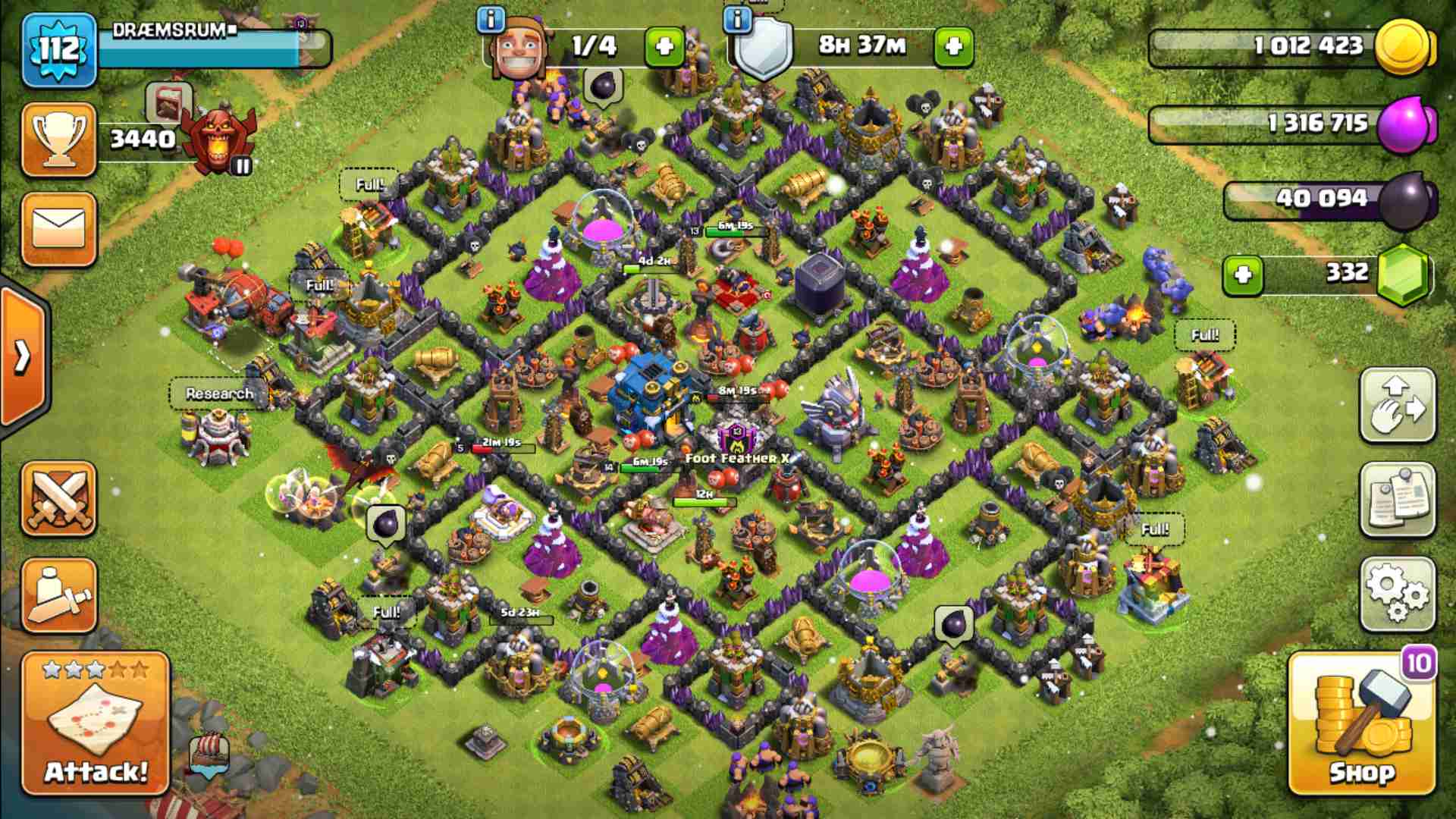Open the army training button

point(59,595)
